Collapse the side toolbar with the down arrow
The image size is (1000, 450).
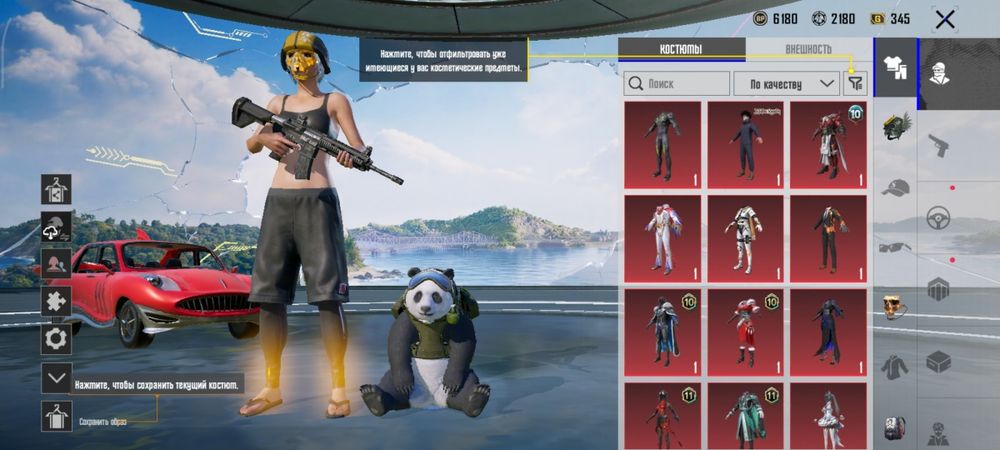click(56, 378)
